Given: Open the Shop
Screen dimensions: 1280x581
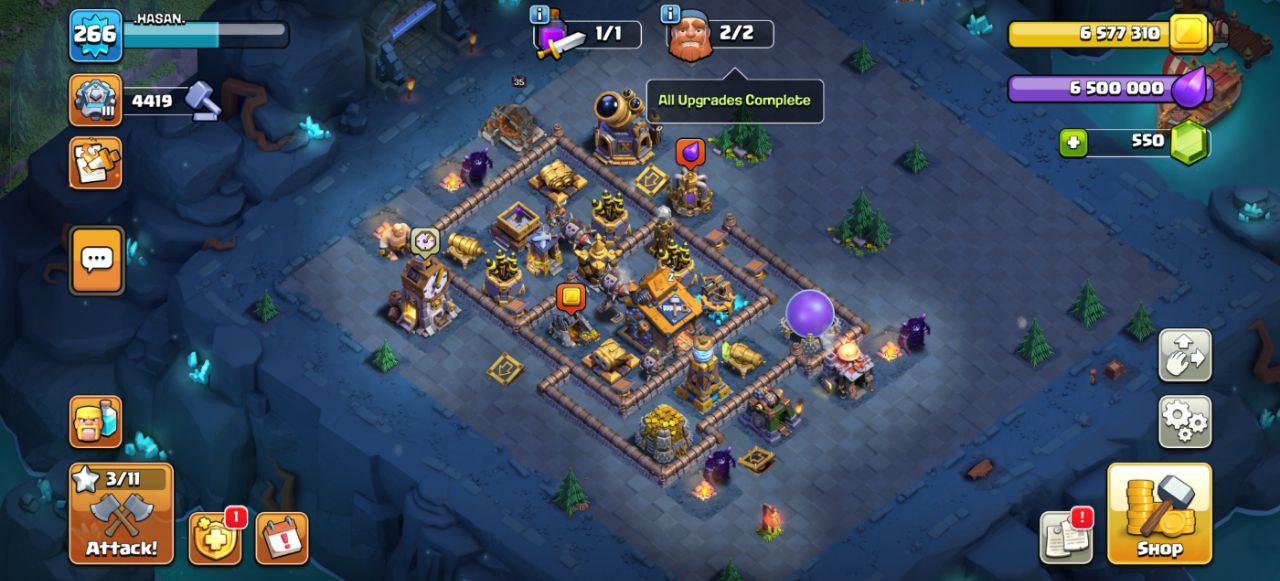Looking at the screenshot, I should (x=1159, y=513).
